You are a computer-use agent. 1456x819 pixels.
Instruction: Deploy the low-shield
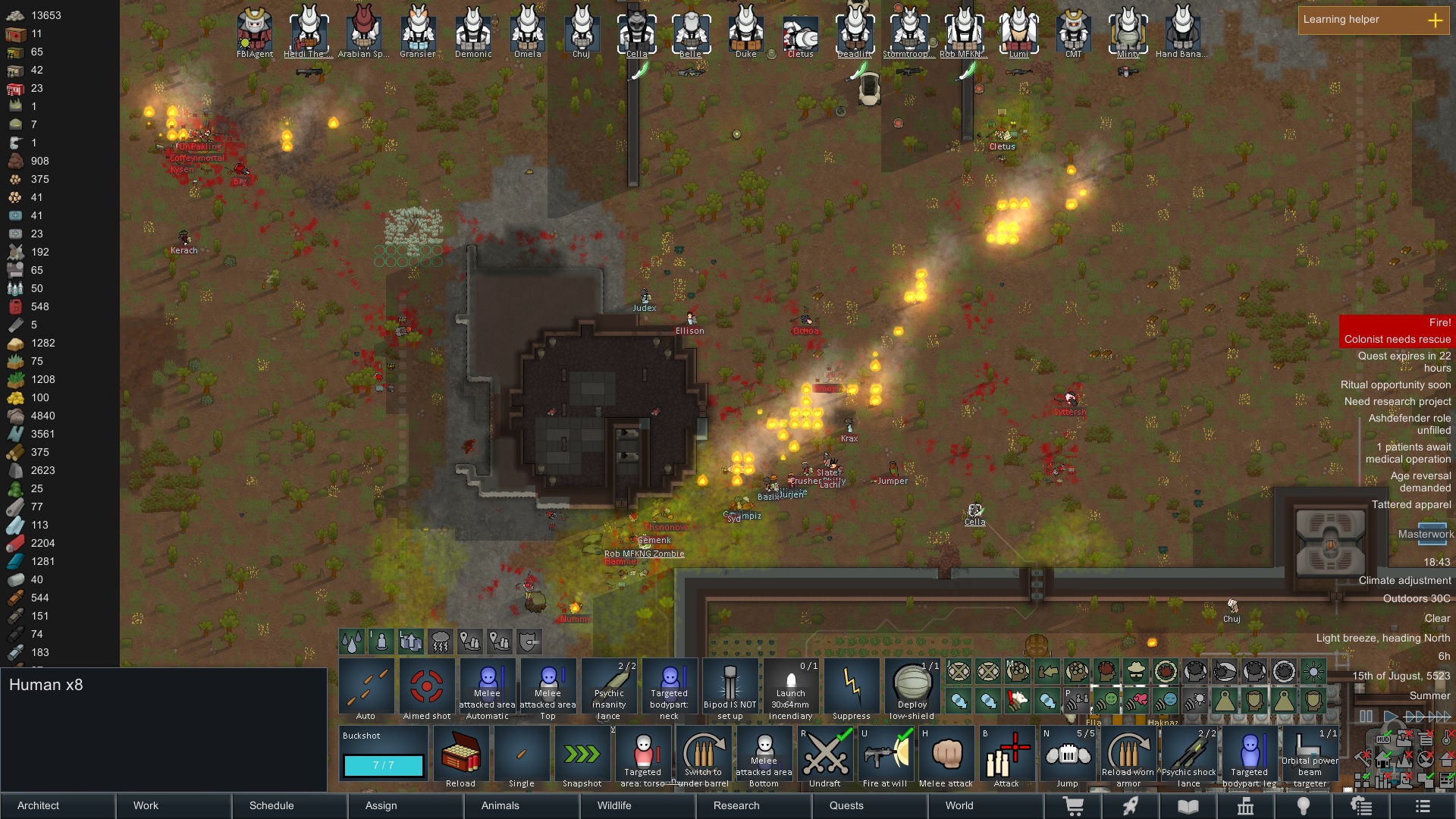pyautogui.click(x=912, y=689)
